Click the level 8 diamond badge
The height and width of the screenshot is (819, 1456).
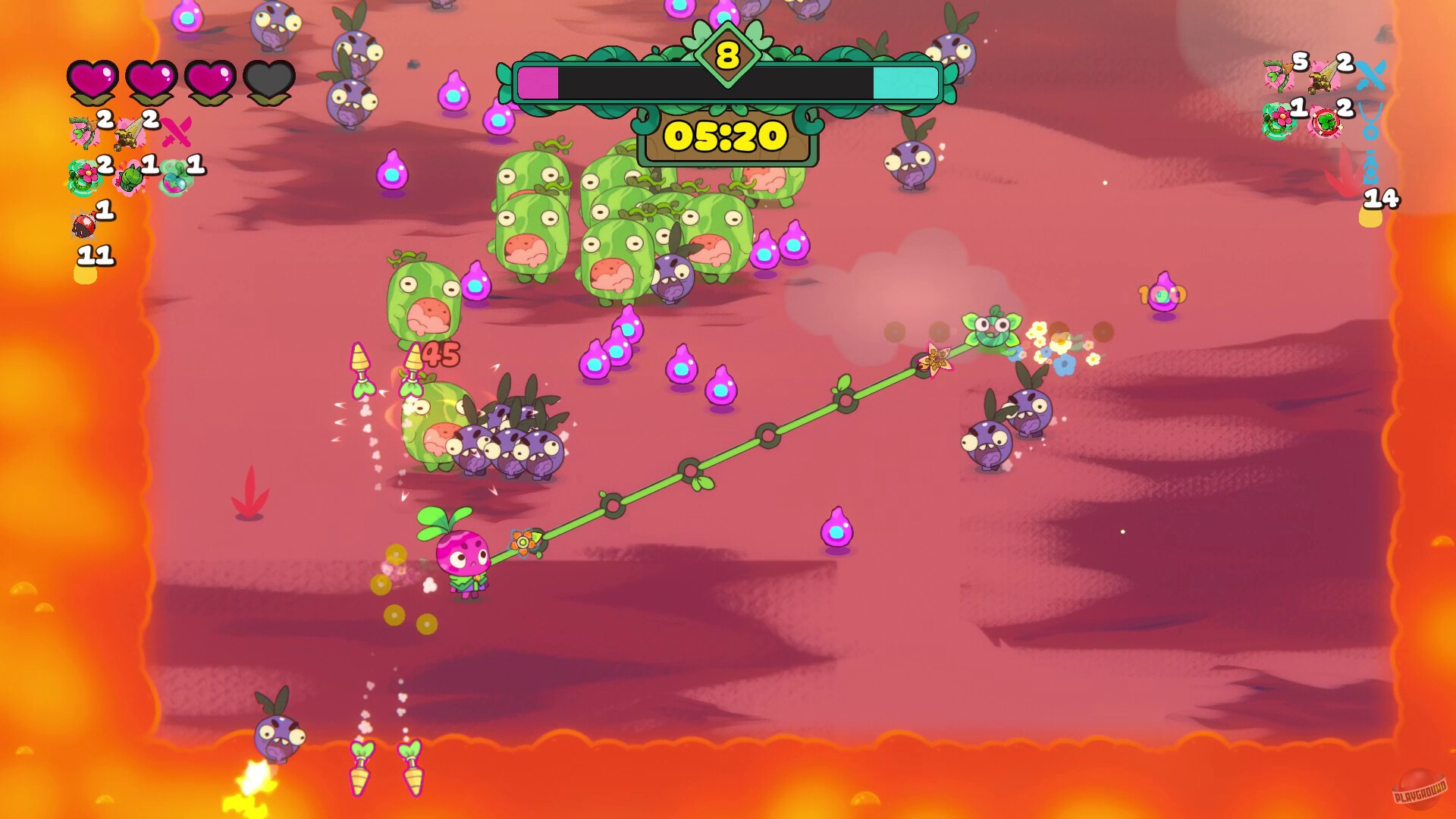click(726, 53)
